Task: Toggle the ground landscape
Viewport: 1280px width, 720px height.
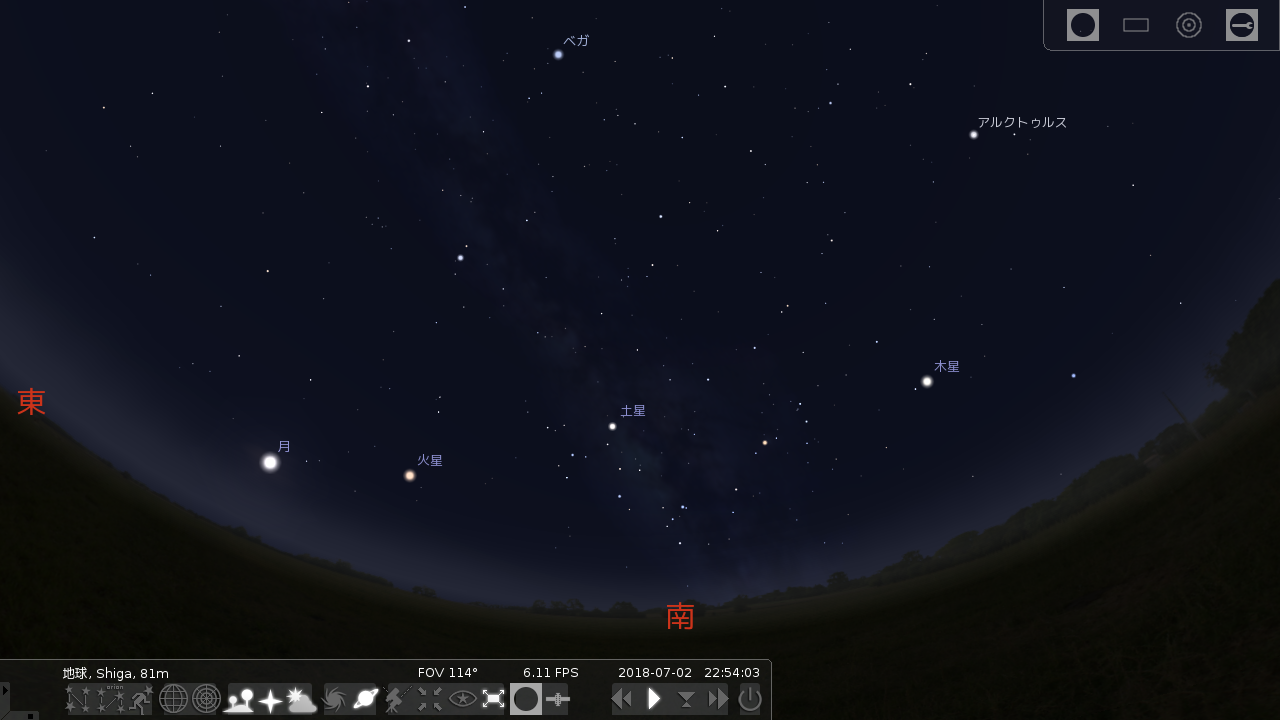Action: (x=239, y=699)
